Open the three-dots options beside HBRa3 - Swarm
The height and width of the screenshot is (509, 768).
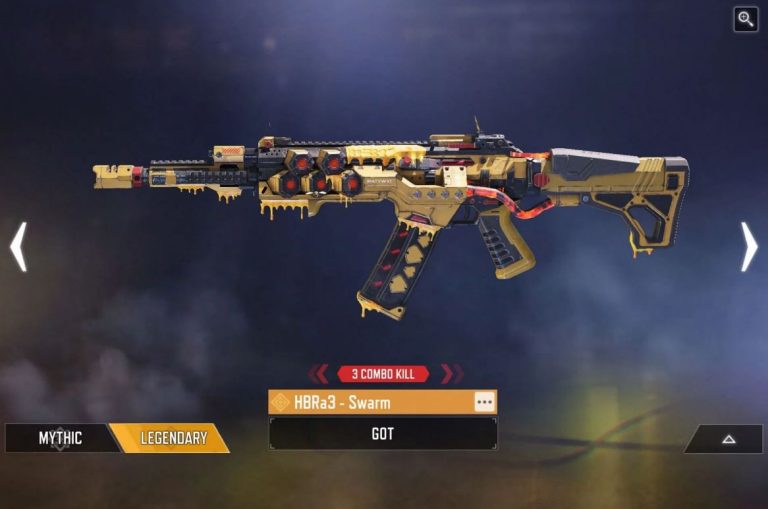click(x=484, y=402)
